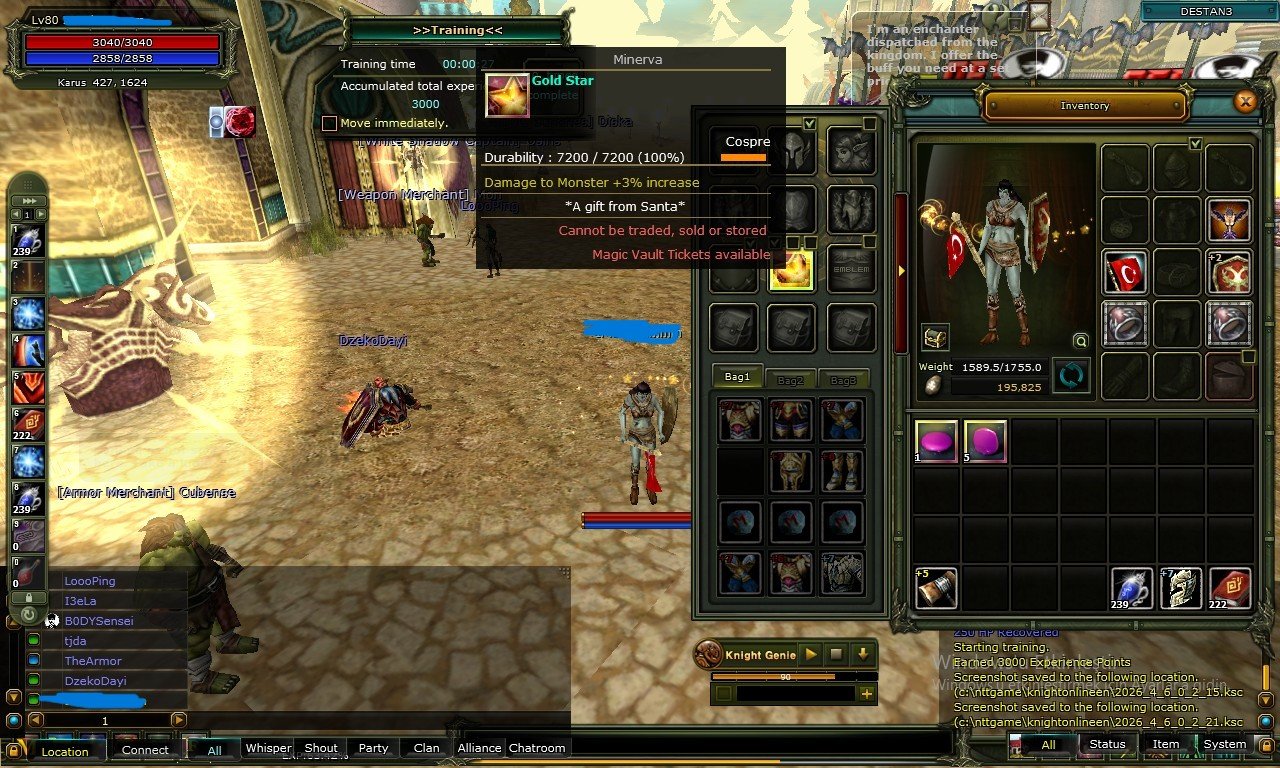Toggle the checkmark above the inventory grid

pos(1196,143)
